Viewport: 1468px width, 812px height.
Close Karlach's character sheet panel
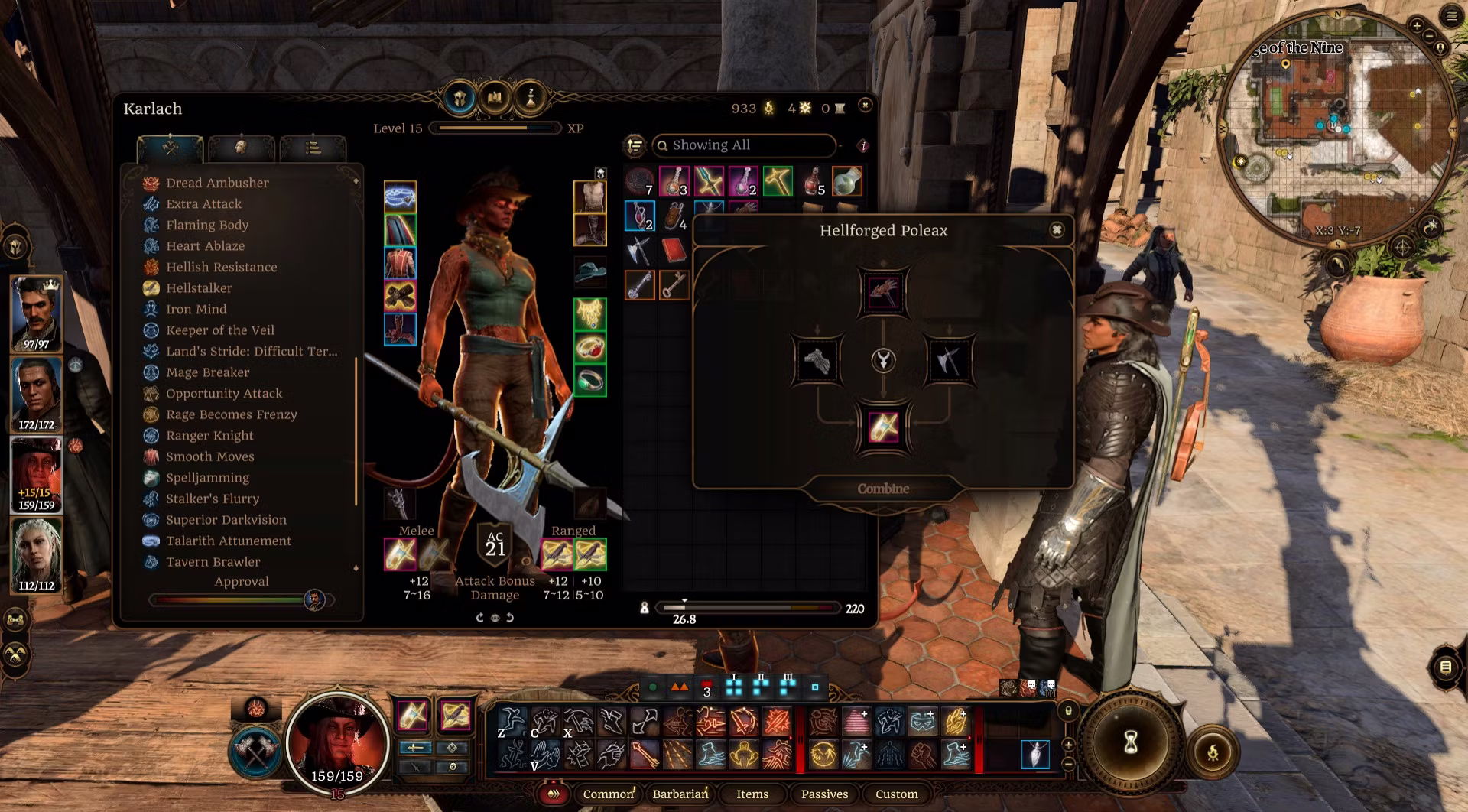tap(865, 105)
